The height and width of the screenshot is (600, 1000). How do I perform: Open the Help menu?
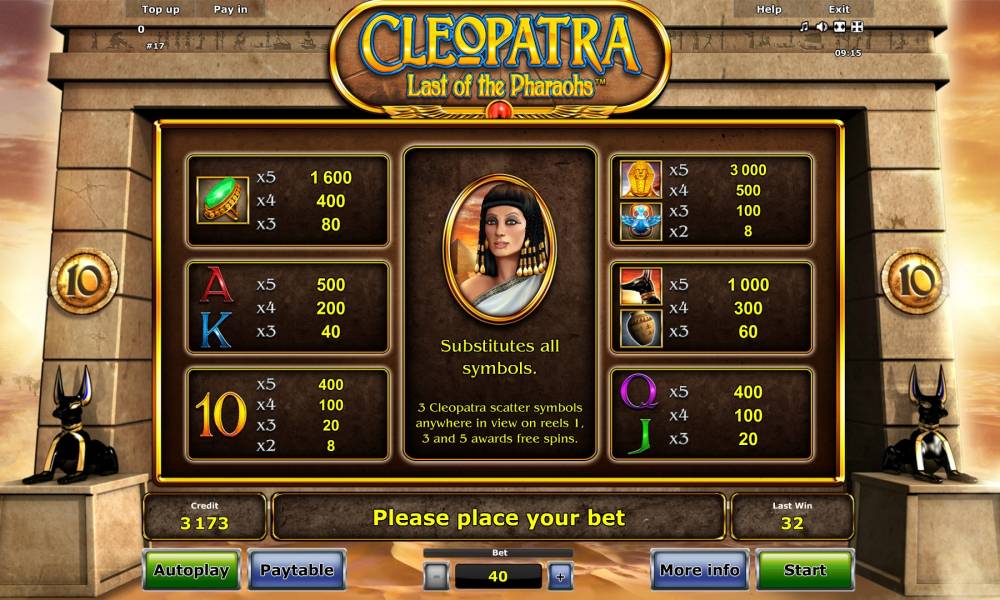(769, 10)
